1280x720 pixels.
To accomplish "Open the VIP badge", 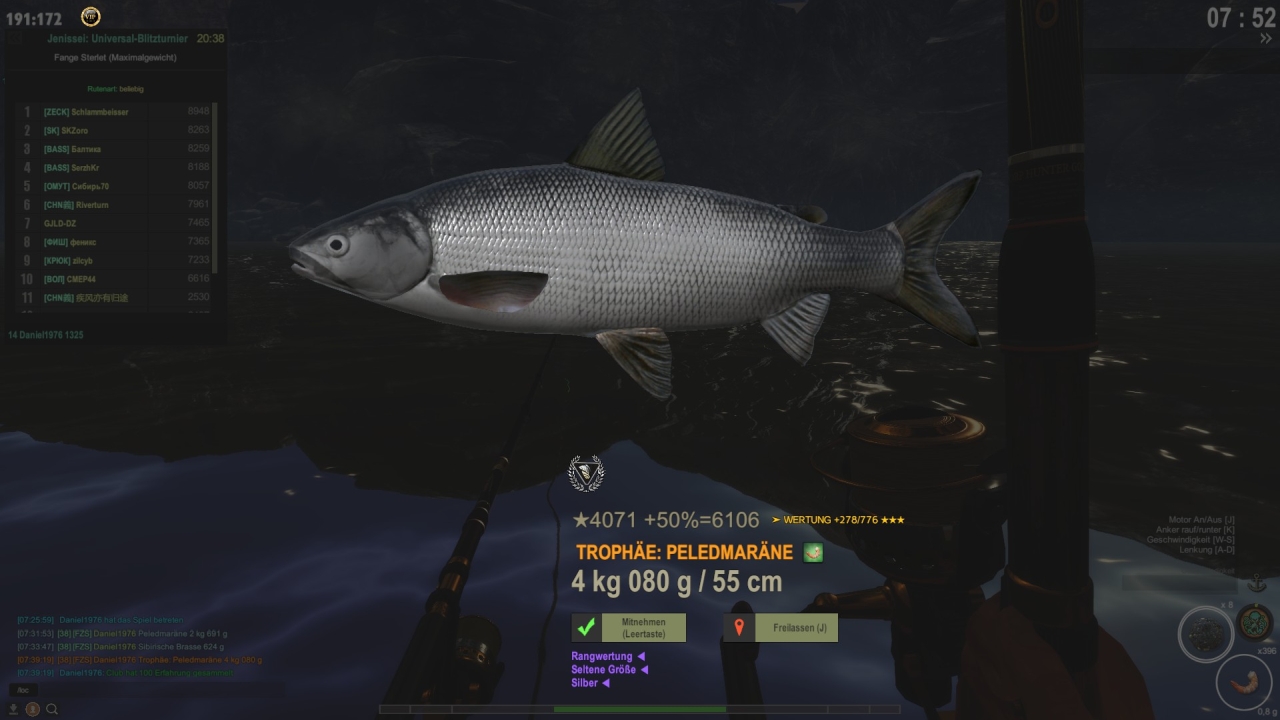I will tap(90, 17).
